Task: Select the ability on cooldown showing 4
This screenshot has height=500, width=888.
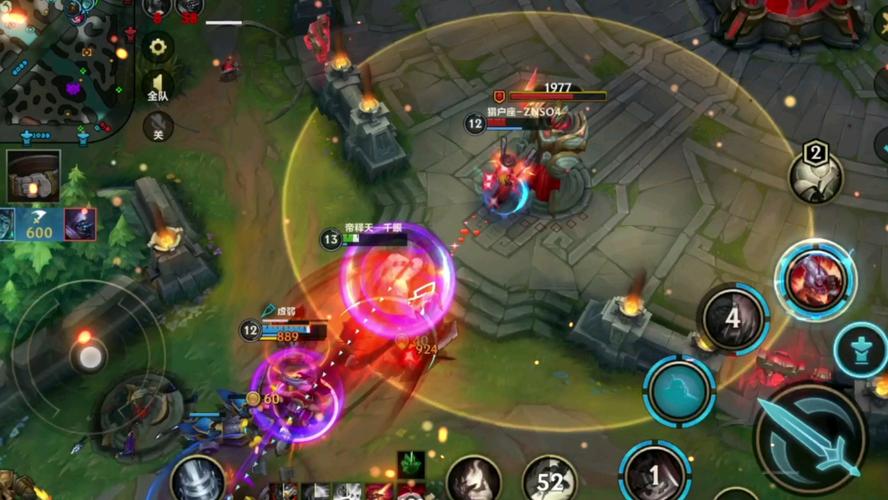Action: (x=734, y=319)
